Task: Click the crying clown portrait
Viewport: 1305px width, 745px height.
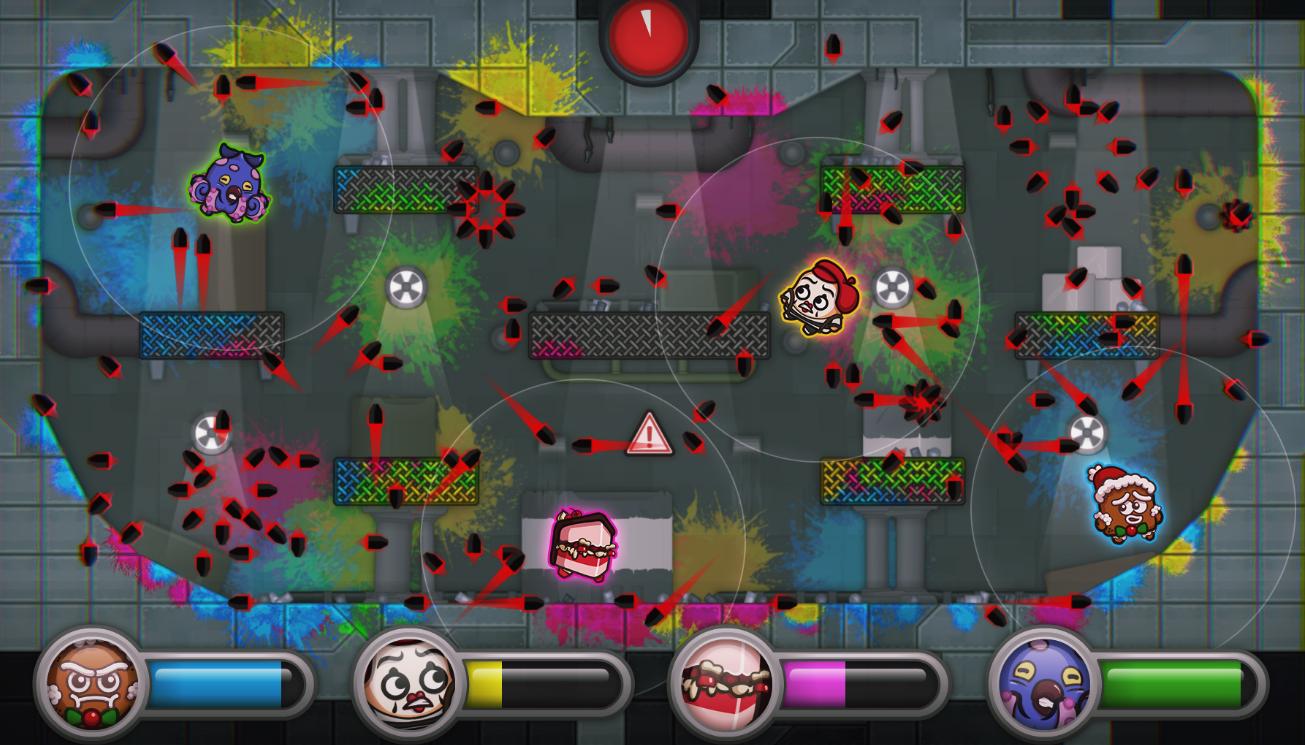Action: tap(411, 681)
